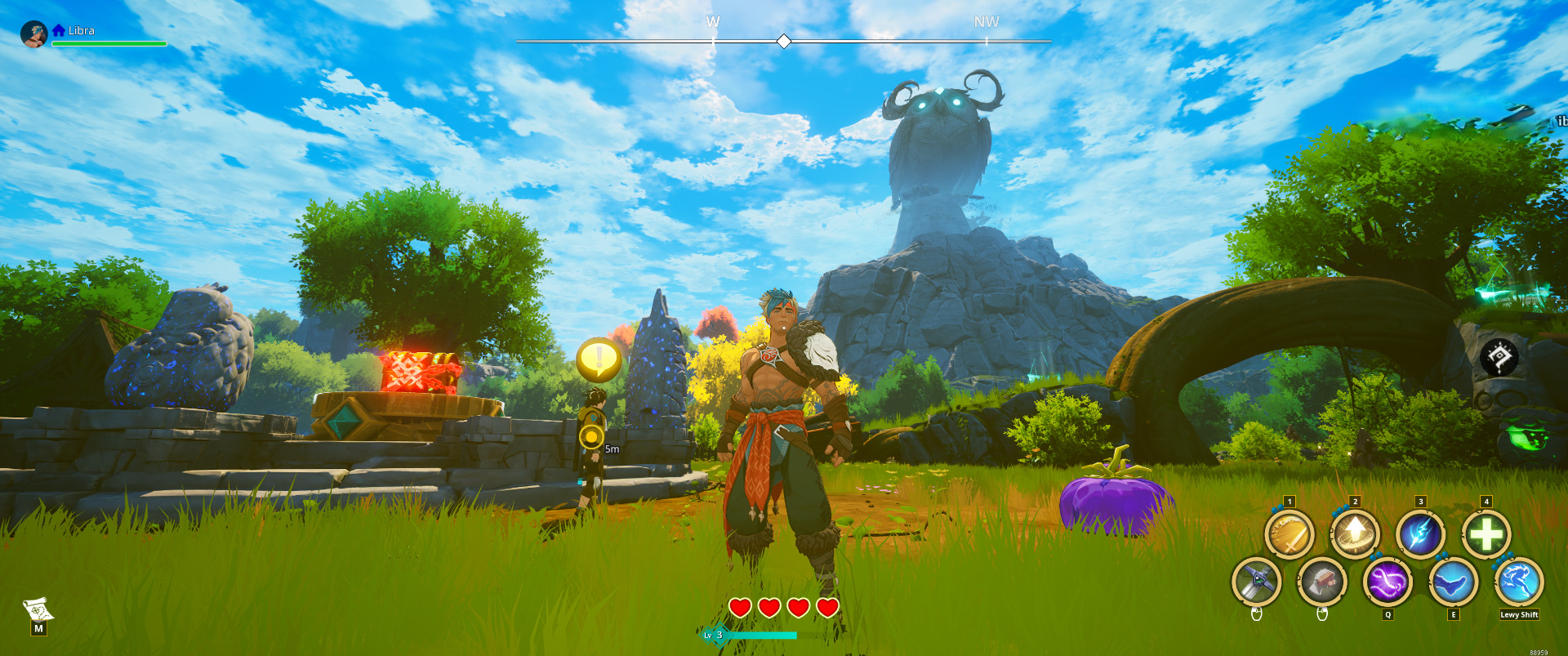Trigger the green cross heal ability
This screenshot has width=1568, height=656.
pyautogui.click(x=1486, y=535)
